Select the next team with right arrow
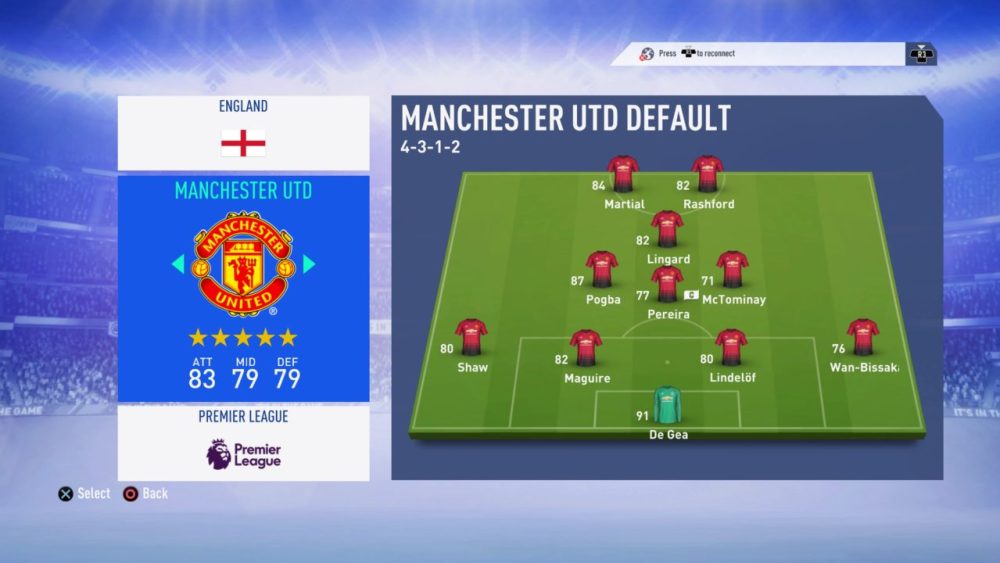1000x563 pixels. [309, 264]
